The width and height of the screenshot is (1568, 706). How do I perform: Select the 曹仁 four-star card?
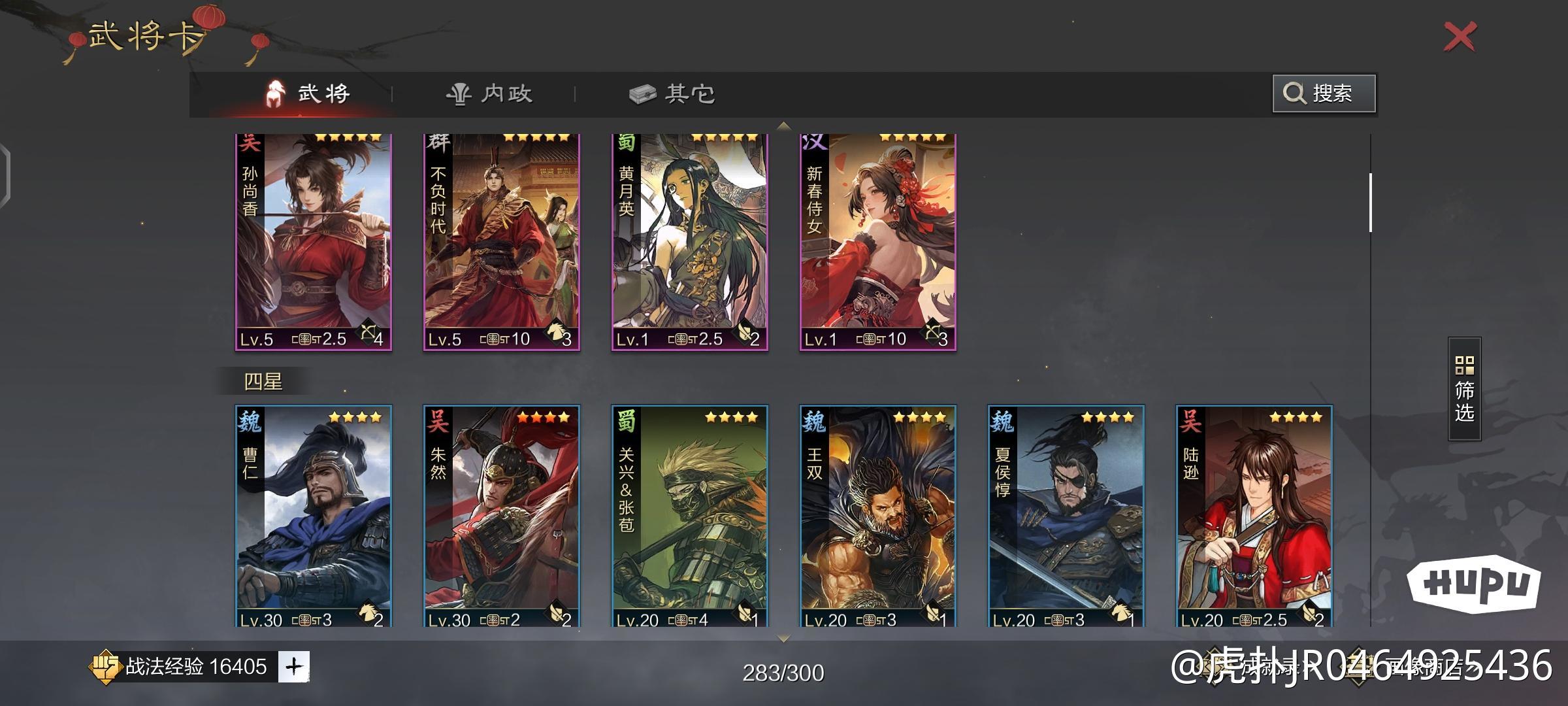coord(314,516)
